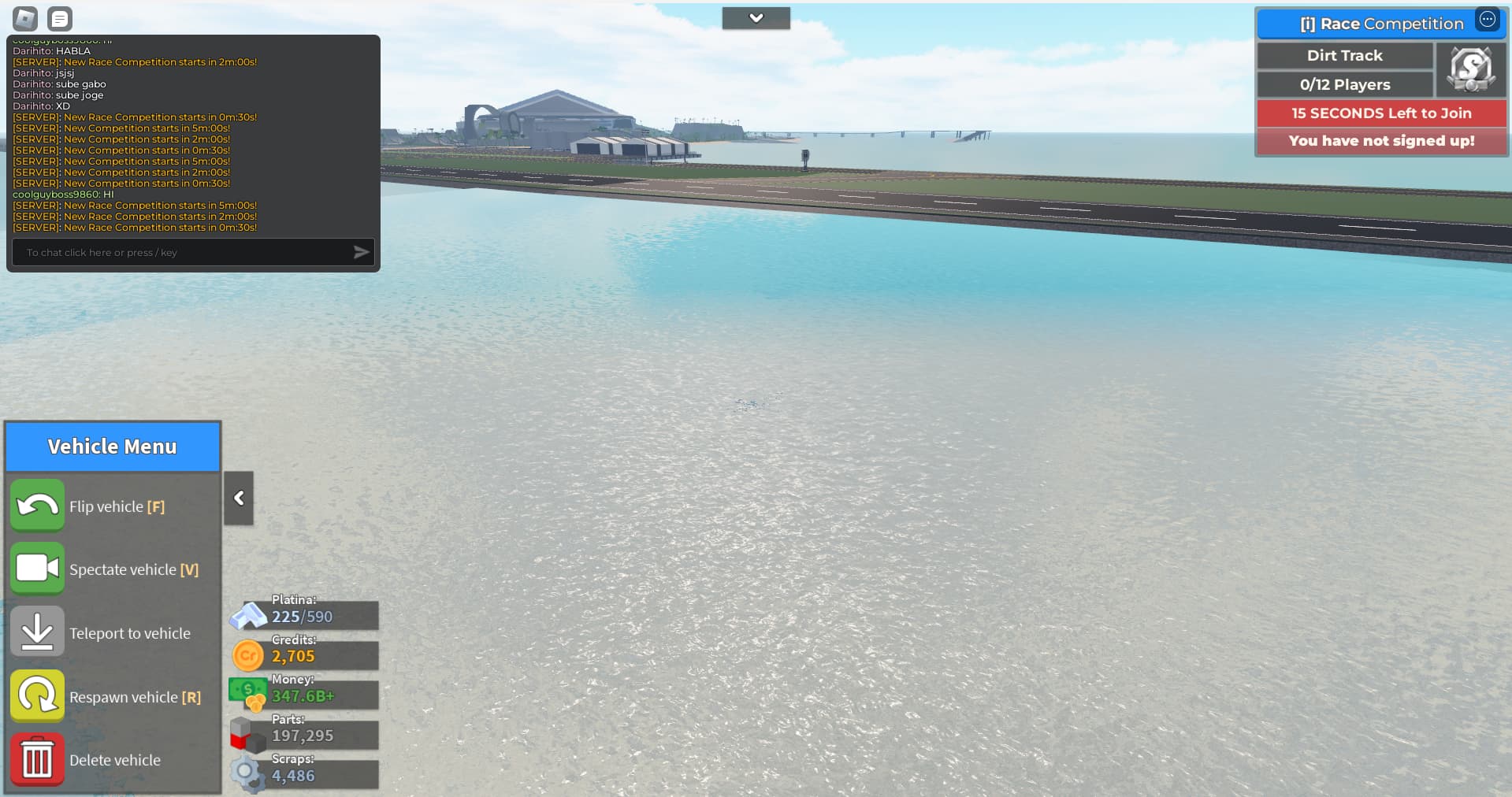Open the Roblox menu icon

click(x=24, y=18)
